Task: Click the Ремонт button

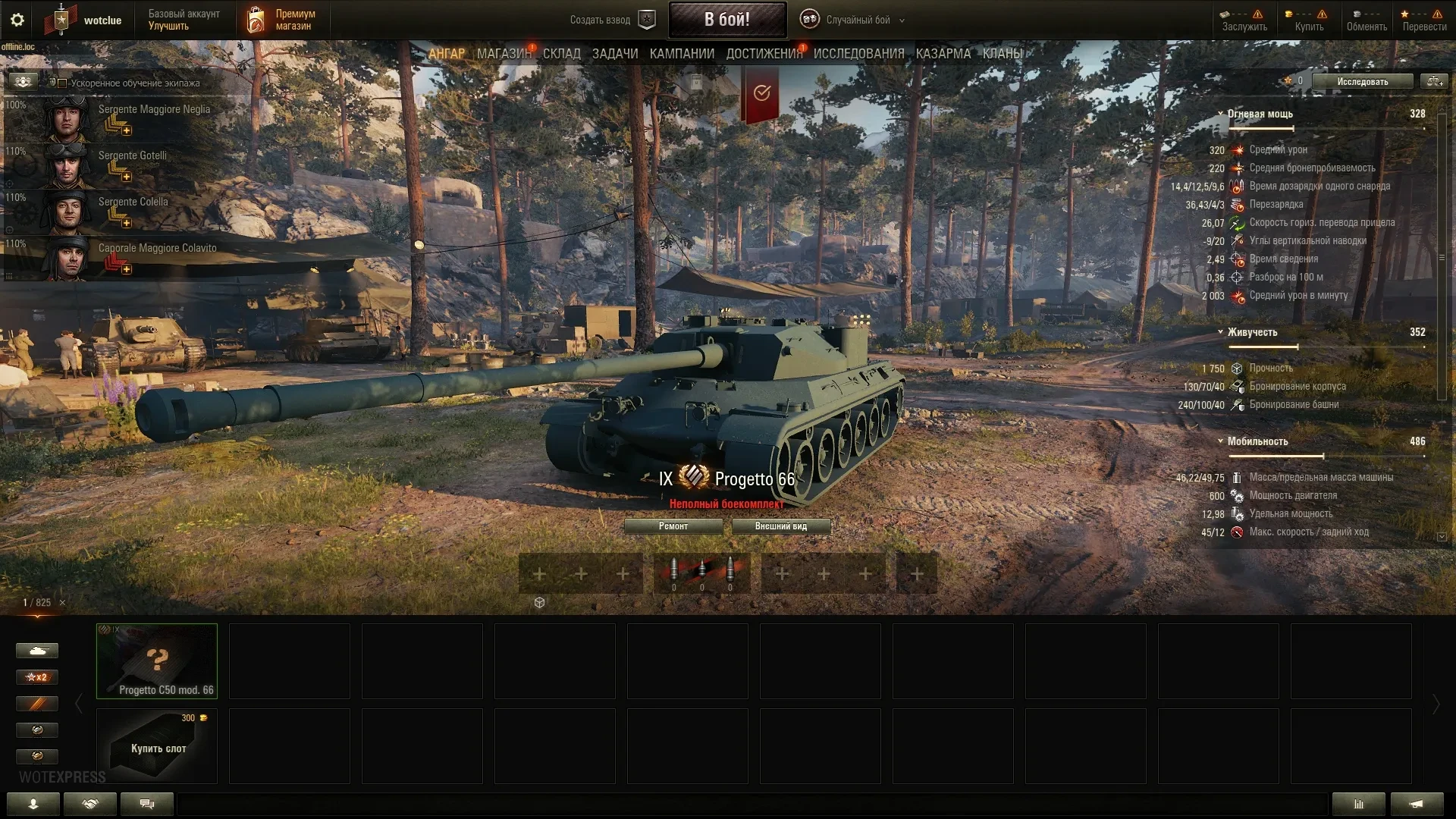Action: tap(673, 526)
